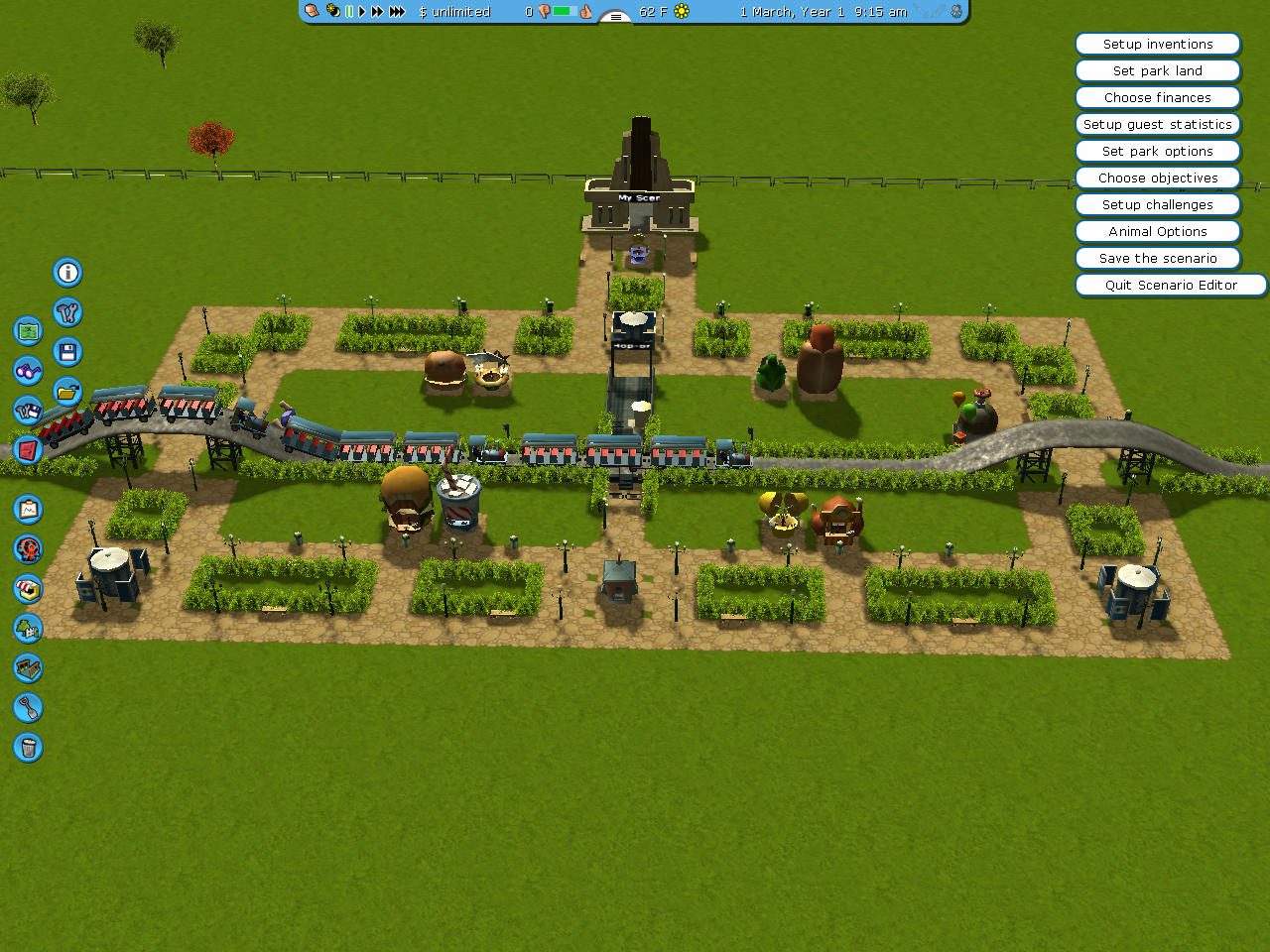Screen dimensions: 1270x952
Task: Activate the trash can delete tool
Action: (x=28, y=747)
